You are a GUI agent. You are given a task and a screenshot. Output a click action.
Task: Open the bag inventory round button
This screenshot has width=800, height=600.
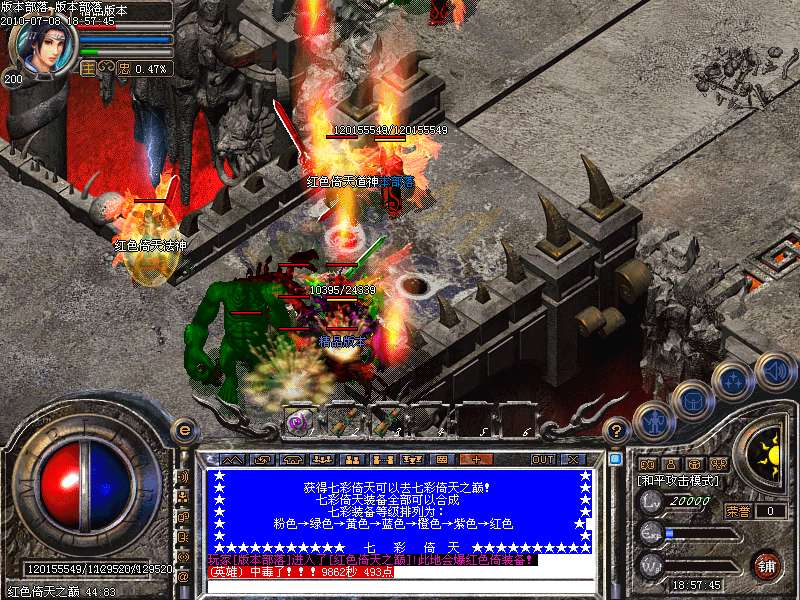coord(694,402)
